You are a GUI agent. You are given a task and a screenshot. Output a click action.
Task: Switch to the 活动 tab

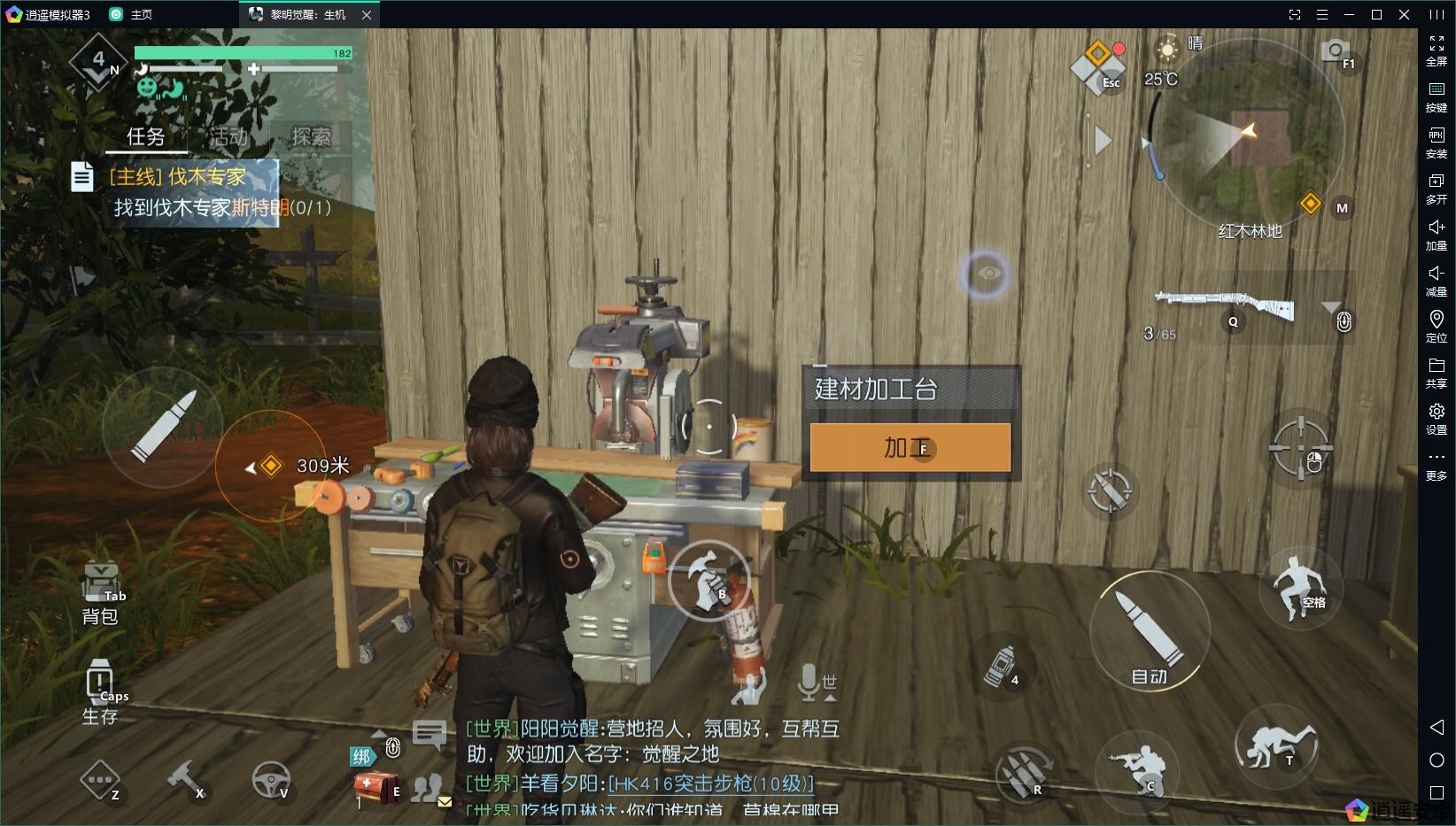tap(228, 136)
